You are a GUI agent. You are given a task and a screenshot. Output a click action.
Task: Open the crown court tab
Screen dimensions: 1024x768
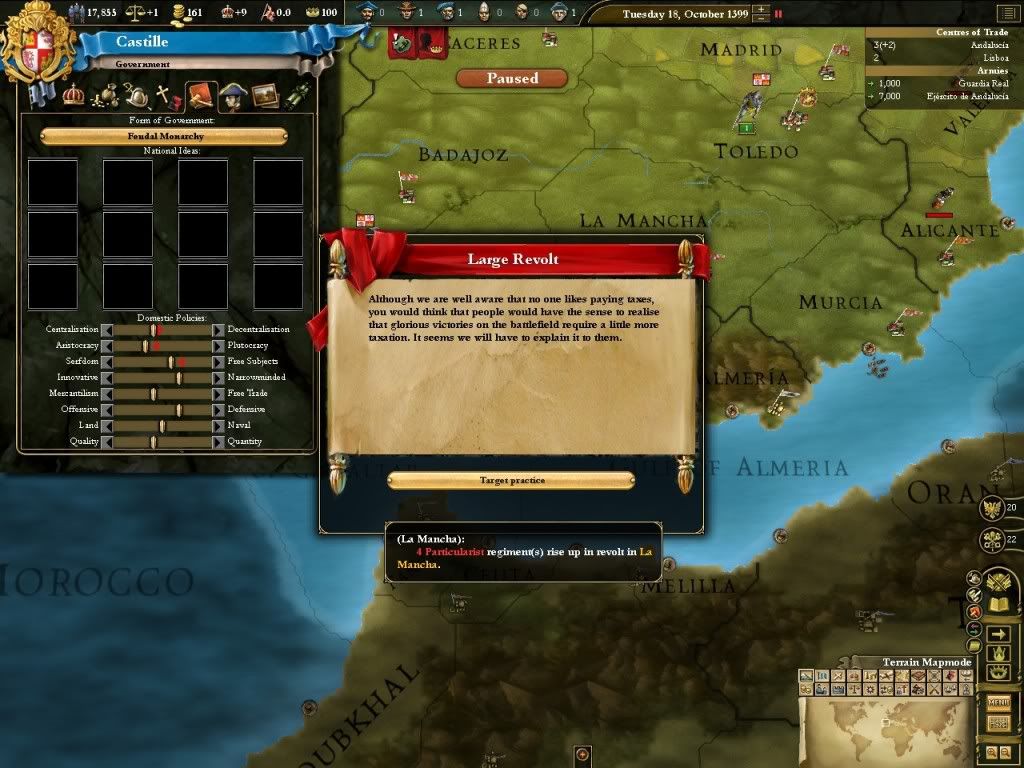[x=73, y=96]
